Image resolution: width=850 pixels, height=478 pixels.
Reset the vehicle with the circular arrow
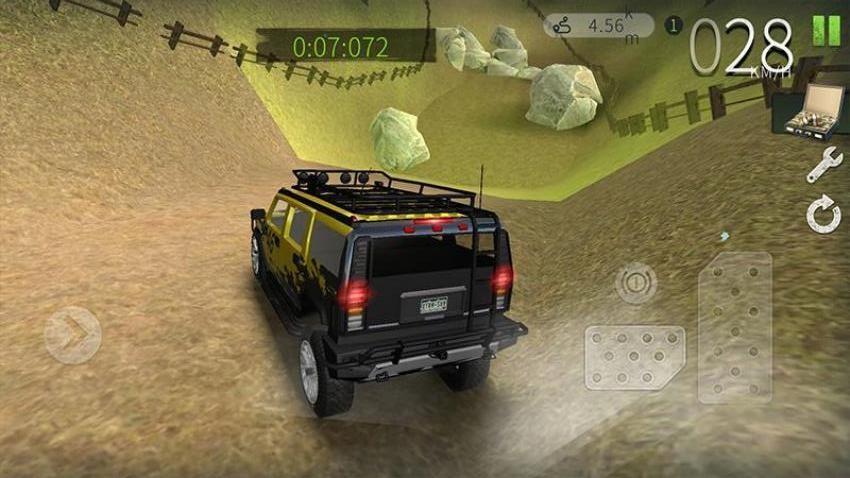(x=824, y=215)
